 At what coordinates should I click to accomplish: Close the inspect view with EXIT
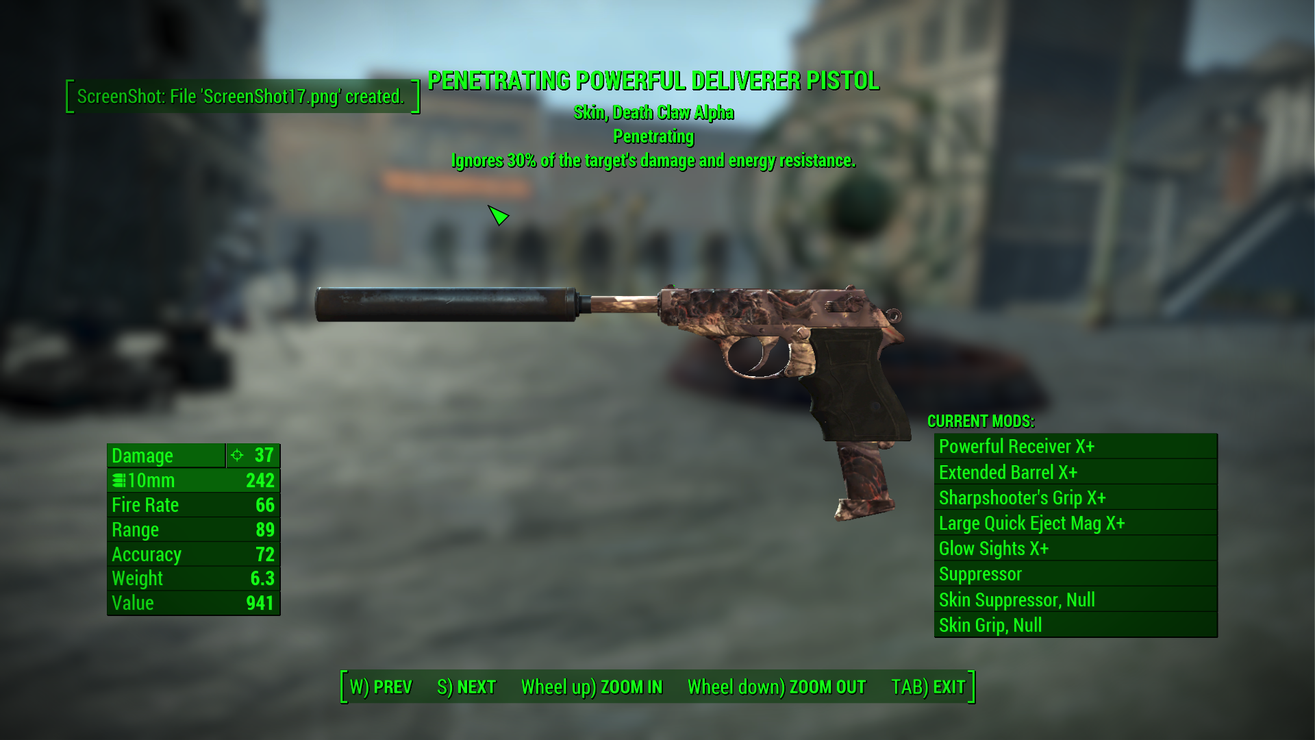(928, 687)
